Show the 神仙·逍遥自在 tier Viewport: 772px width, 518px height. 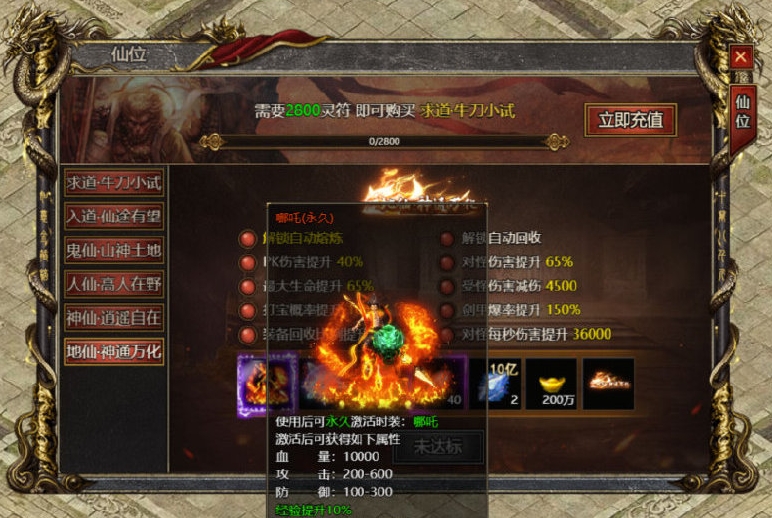(114, 318)
